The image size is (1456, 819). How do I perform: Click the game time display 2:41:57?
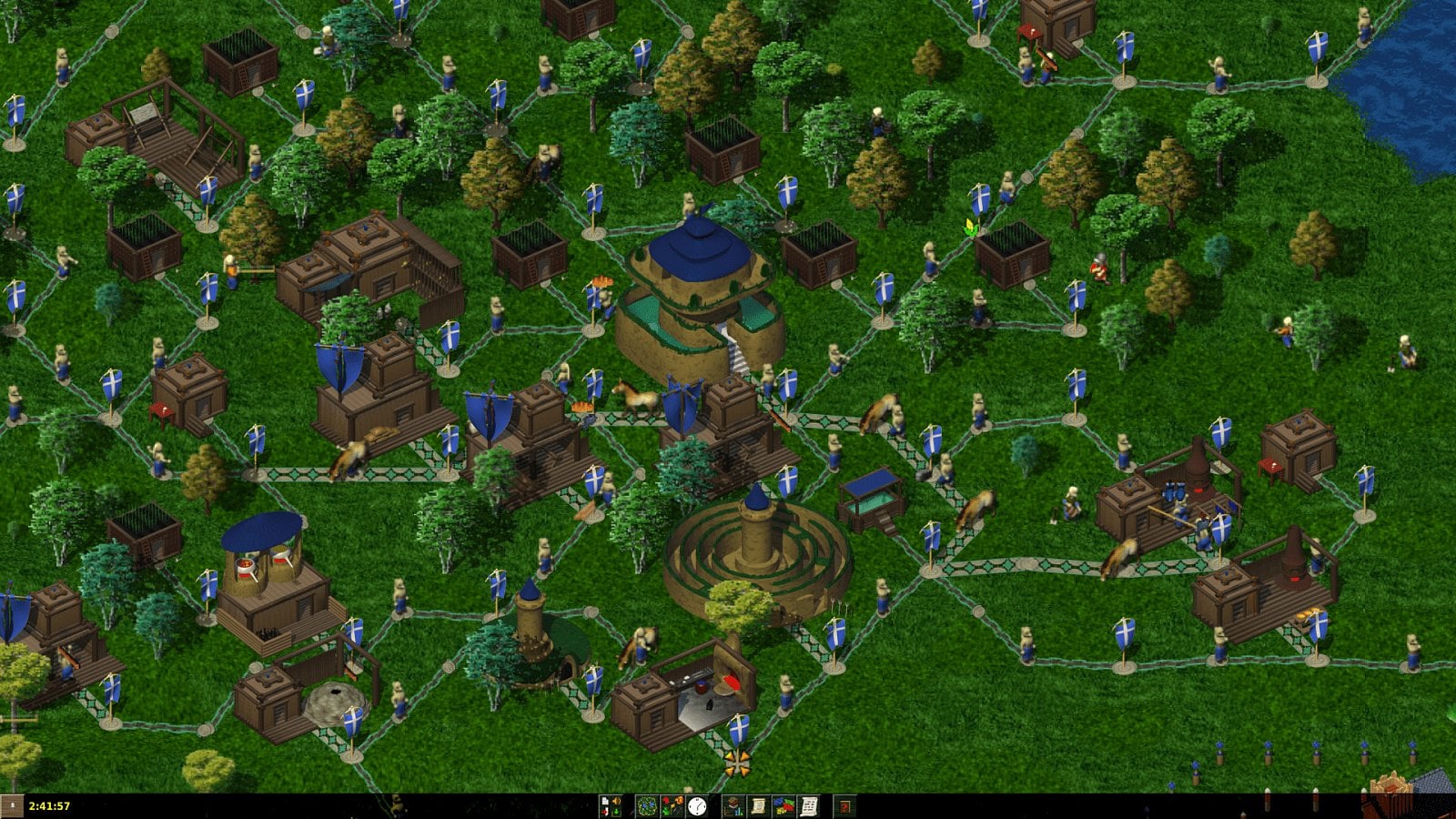[50, 804]
